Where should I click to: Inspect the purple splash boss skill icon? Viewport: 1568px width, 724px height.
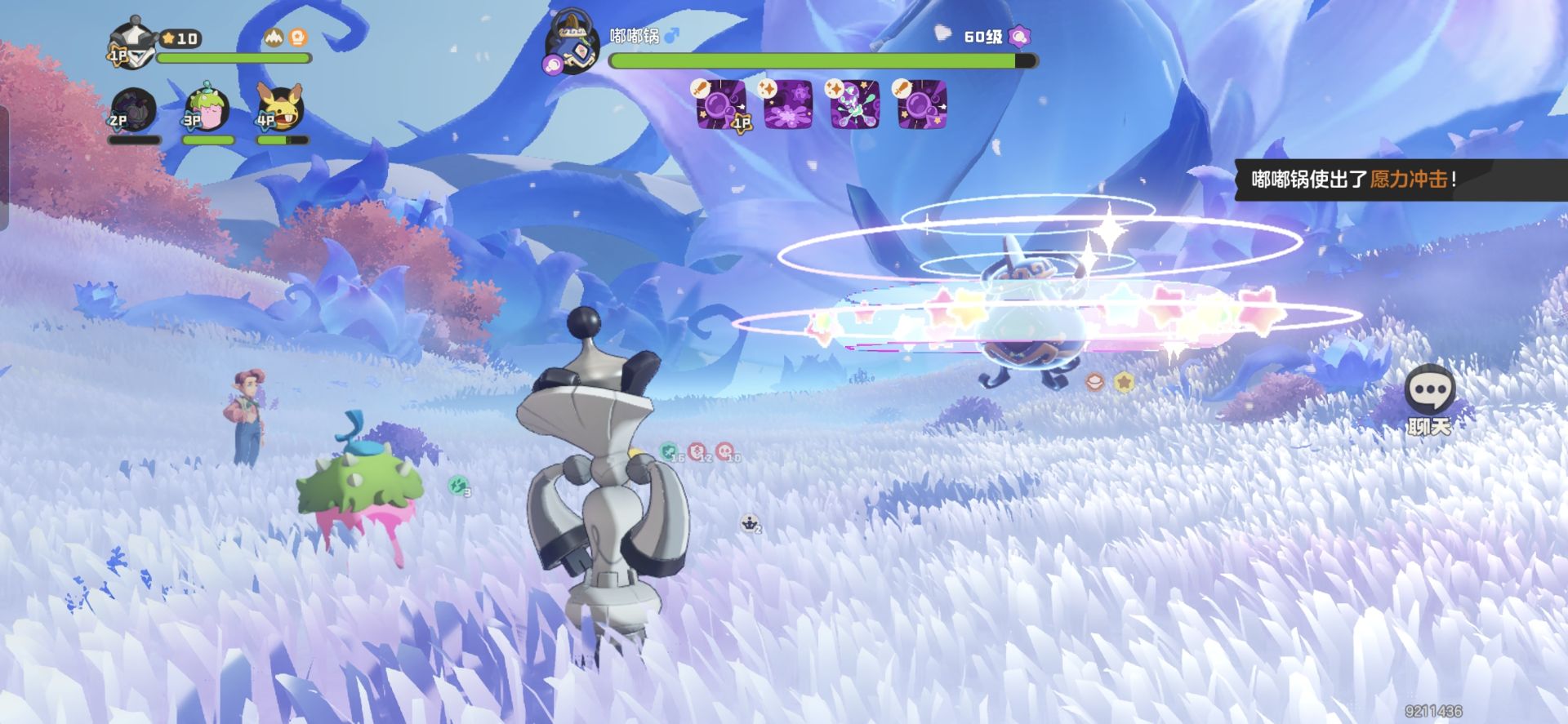787,104
